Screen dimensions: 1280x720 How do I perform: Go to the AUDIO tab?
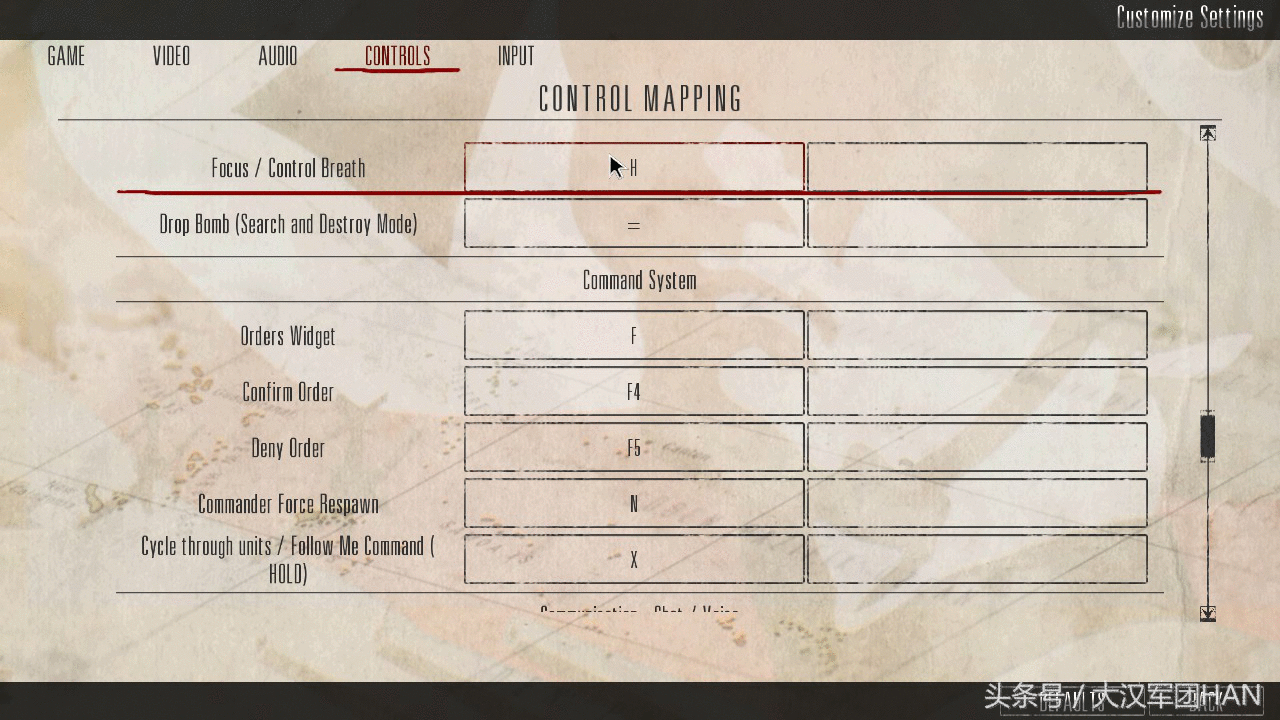click(277, 56)
